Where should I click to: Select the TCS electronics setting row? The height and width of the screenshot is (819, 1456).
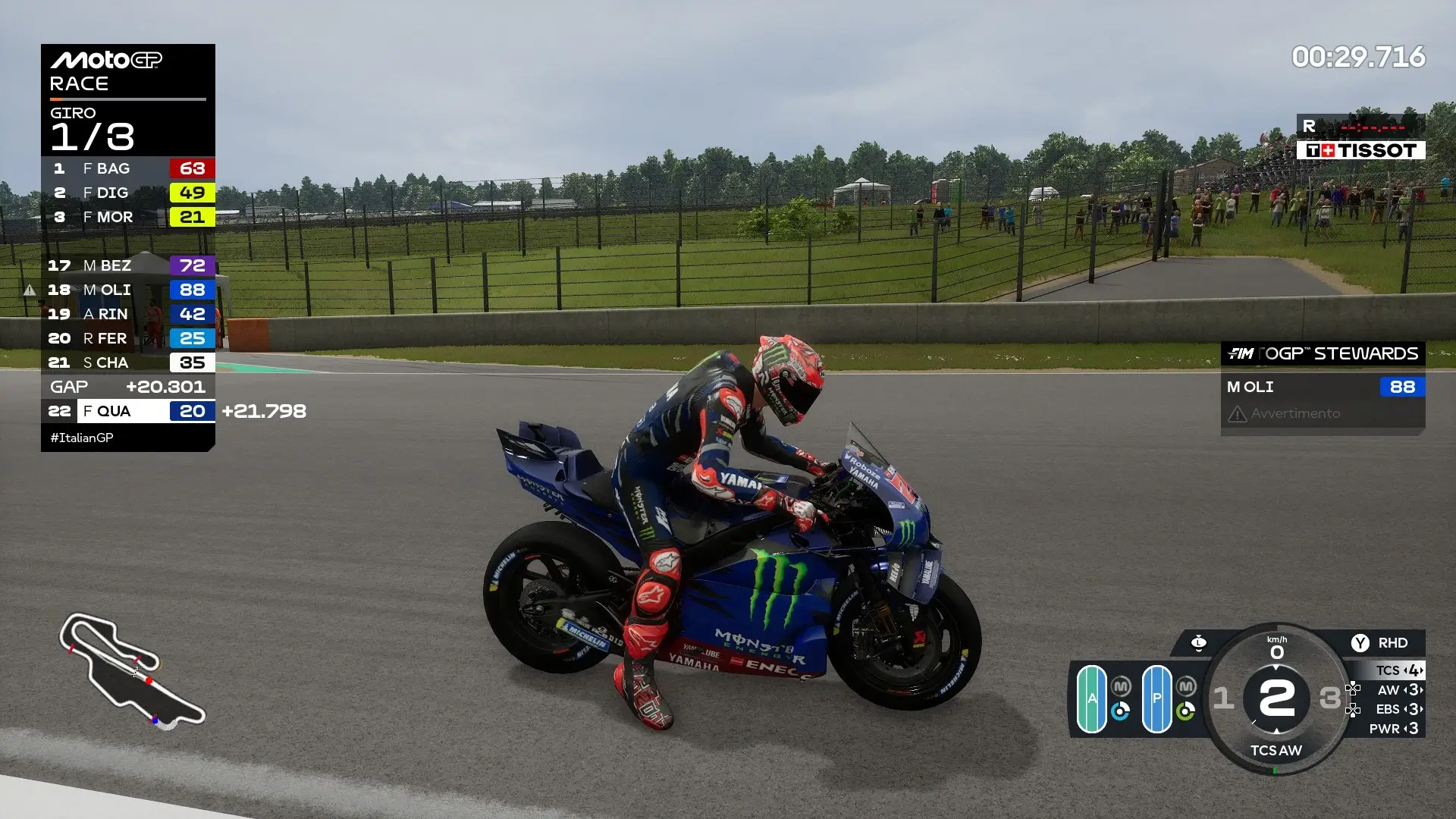[1399, 670]
